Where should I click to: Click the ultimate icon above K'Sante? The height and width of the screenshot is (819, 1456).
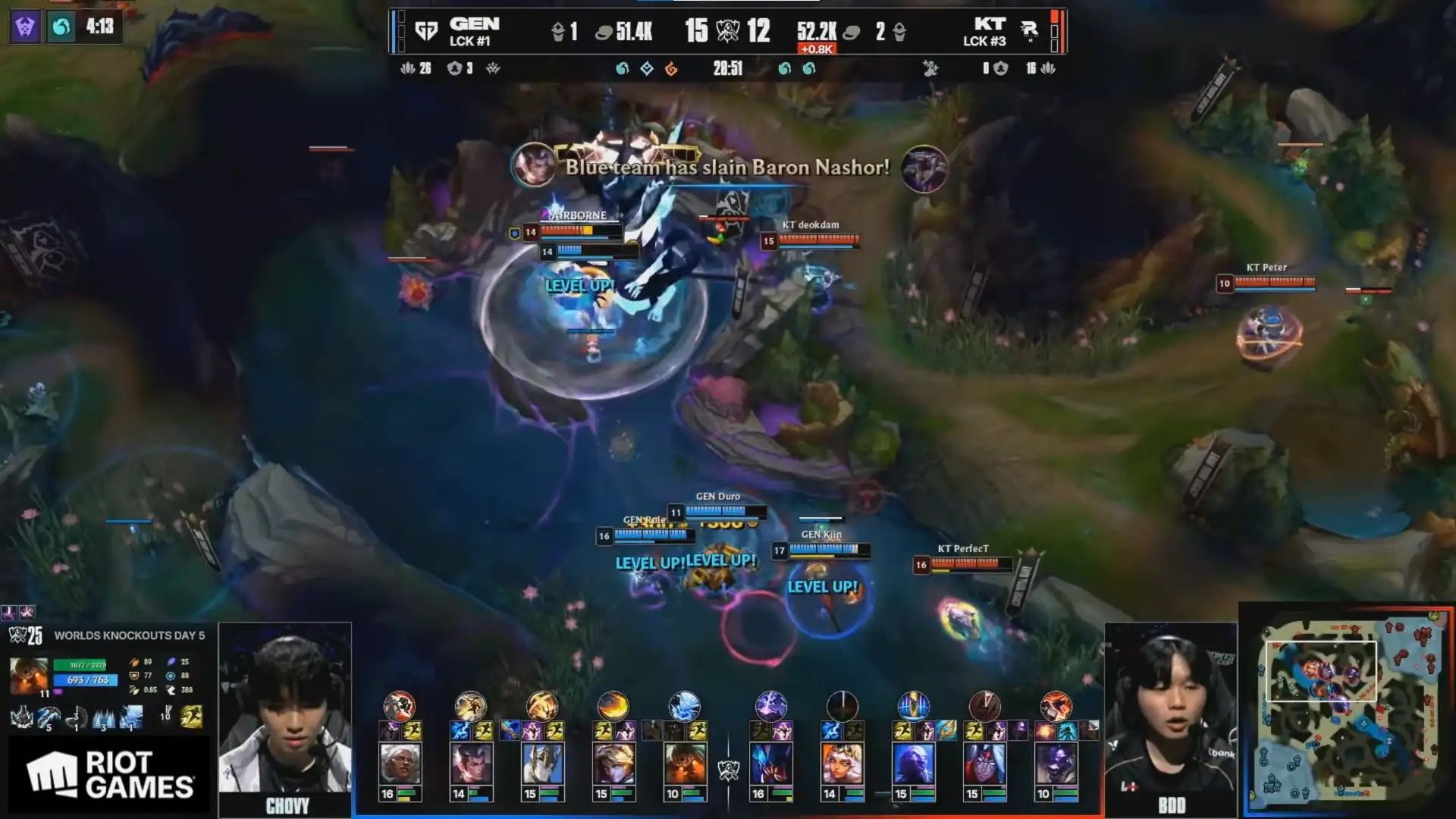(399, 706)
